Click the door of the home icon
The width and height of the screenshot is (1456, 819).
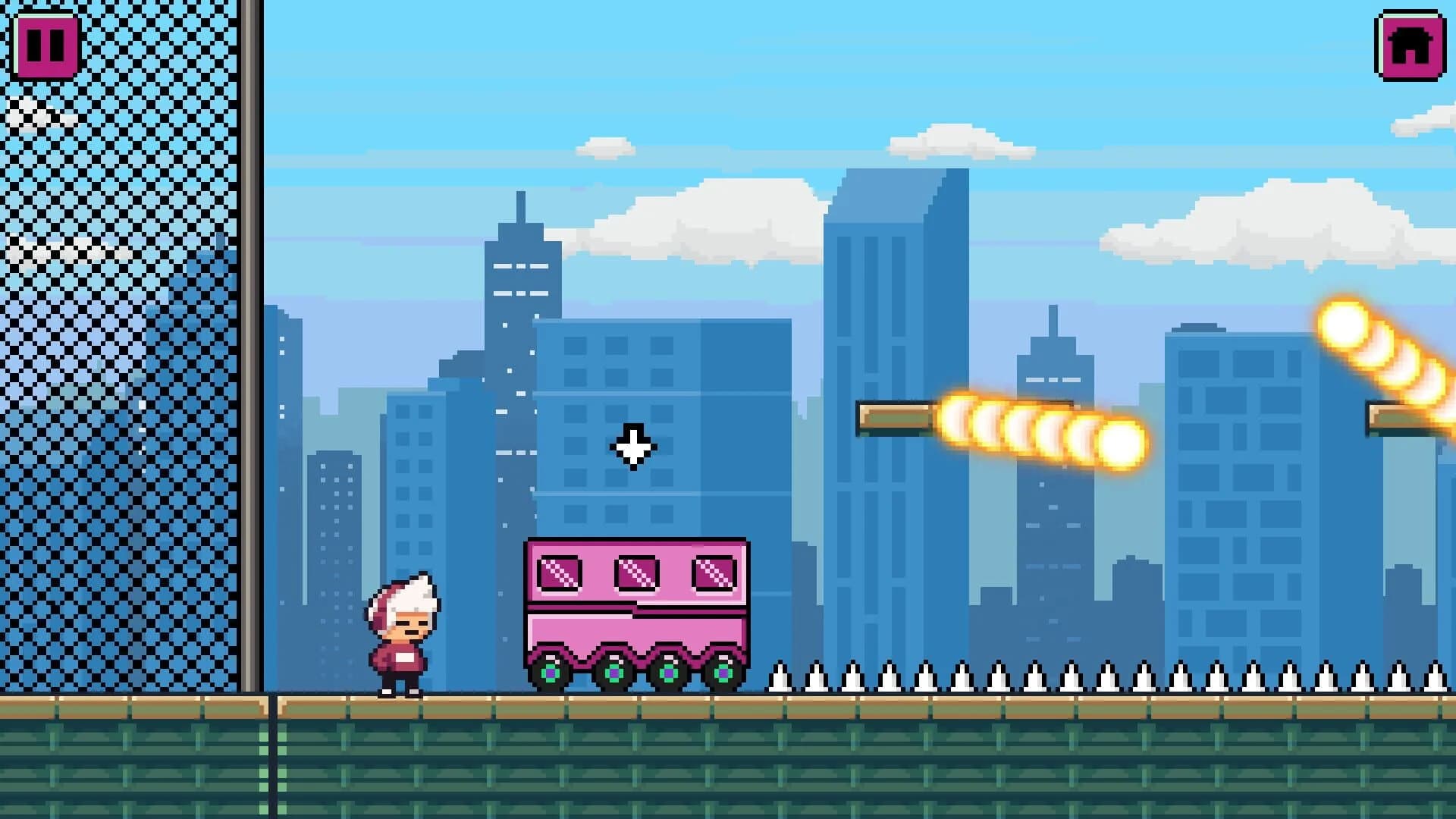point(1409,57)
